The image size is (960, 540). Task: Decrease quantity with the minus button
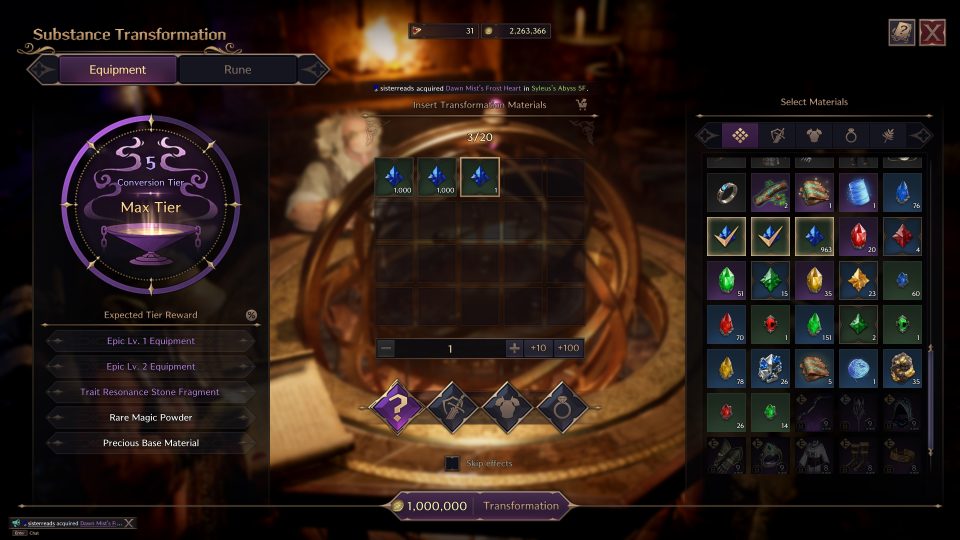(387, 348)
